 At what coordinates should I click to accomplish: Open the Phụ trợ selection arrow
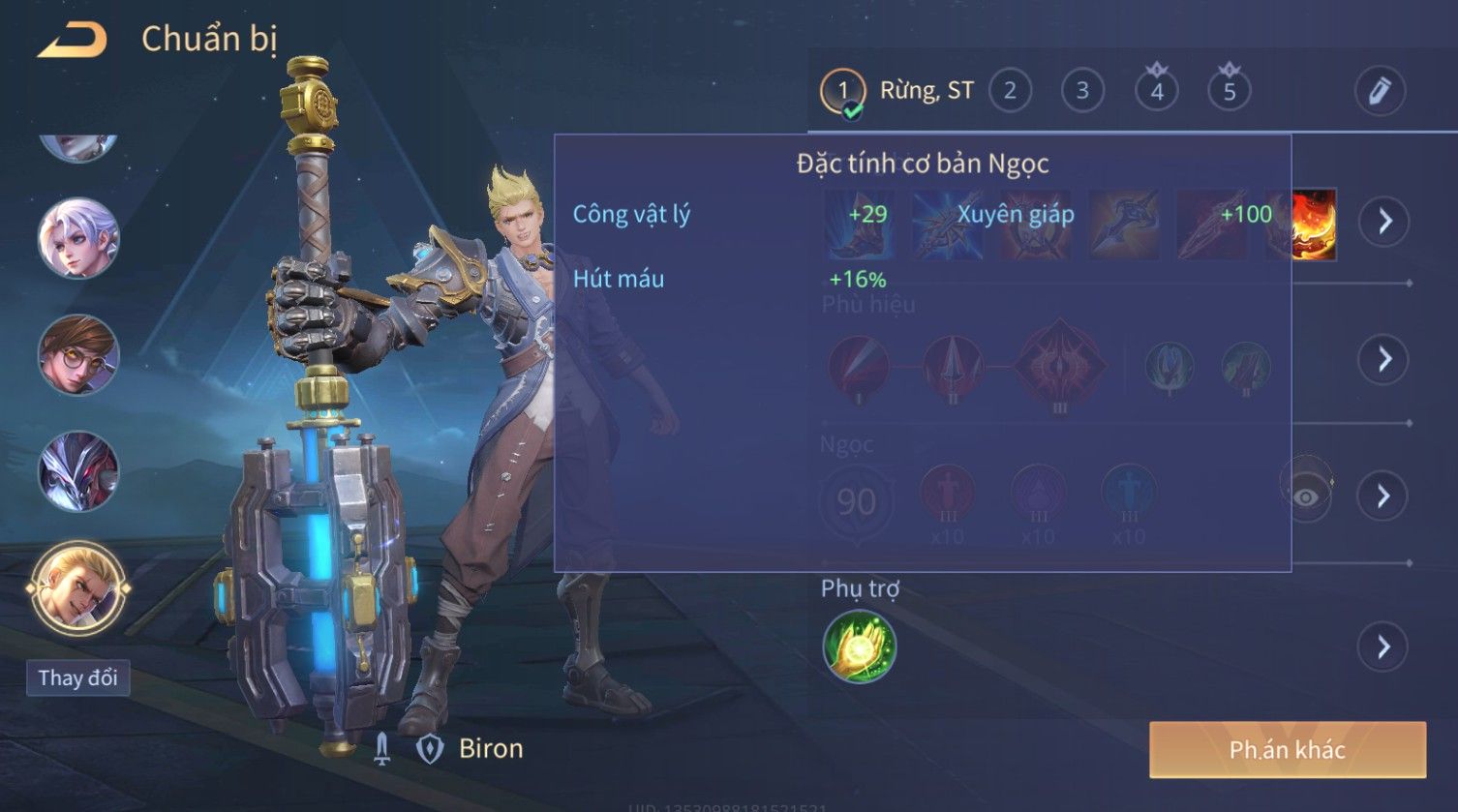click(1384, 647)
